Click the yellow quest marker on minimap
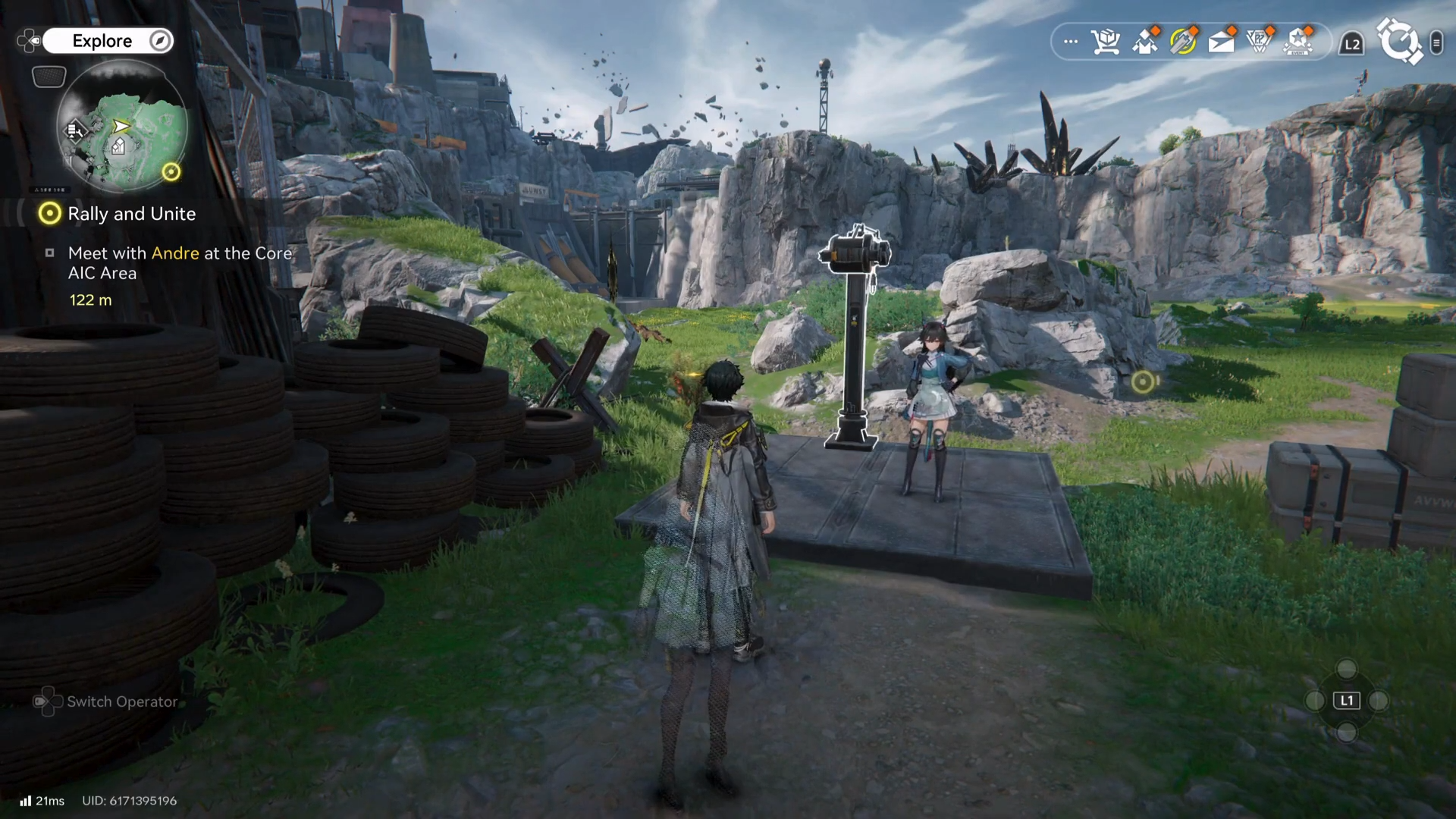Viewport: 1456px width, 819px height. click(x=171, y=172)
